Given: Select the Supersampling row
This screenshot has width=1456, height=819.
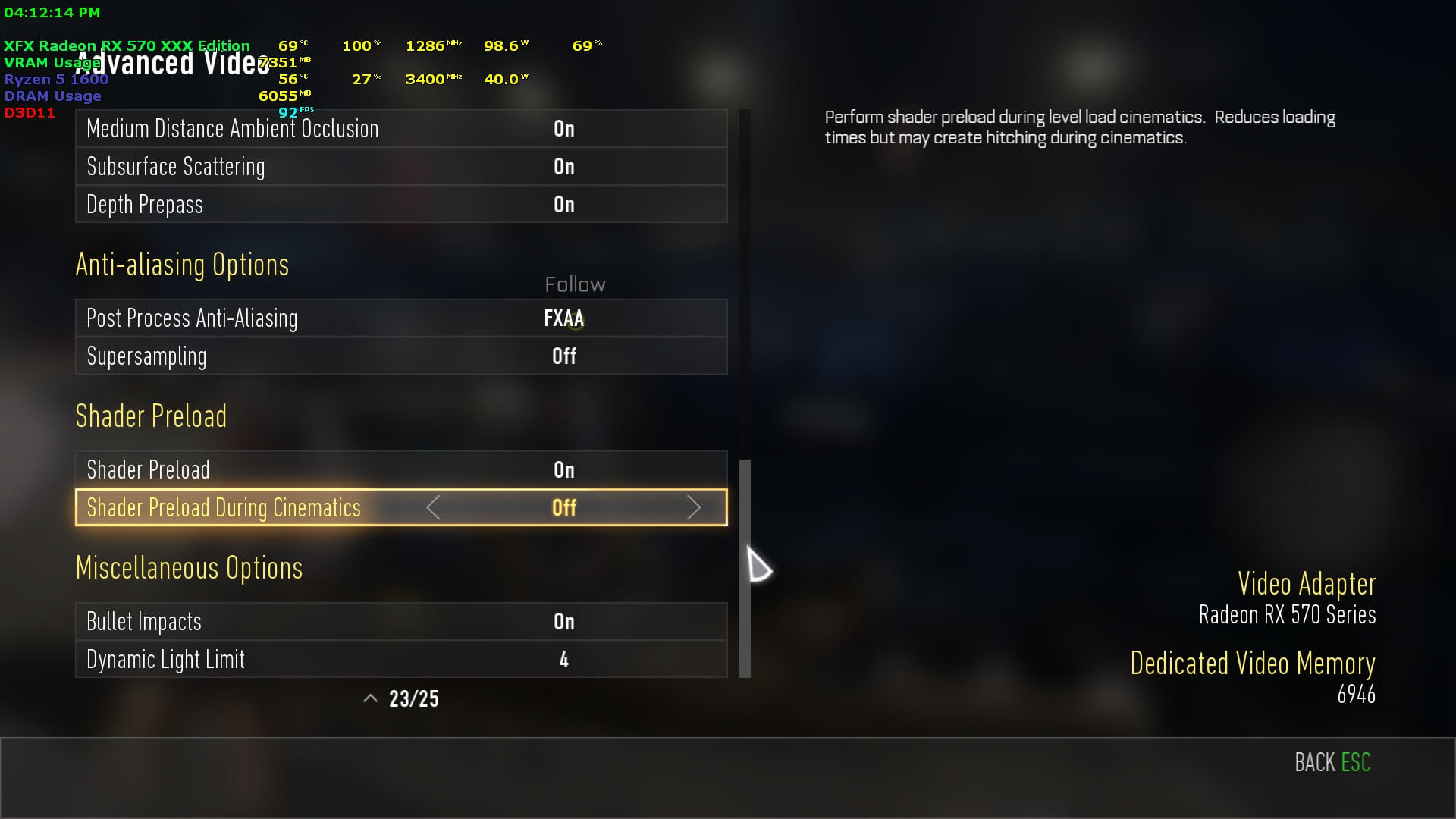Looking at the screenshot, I should coord(400,356).
